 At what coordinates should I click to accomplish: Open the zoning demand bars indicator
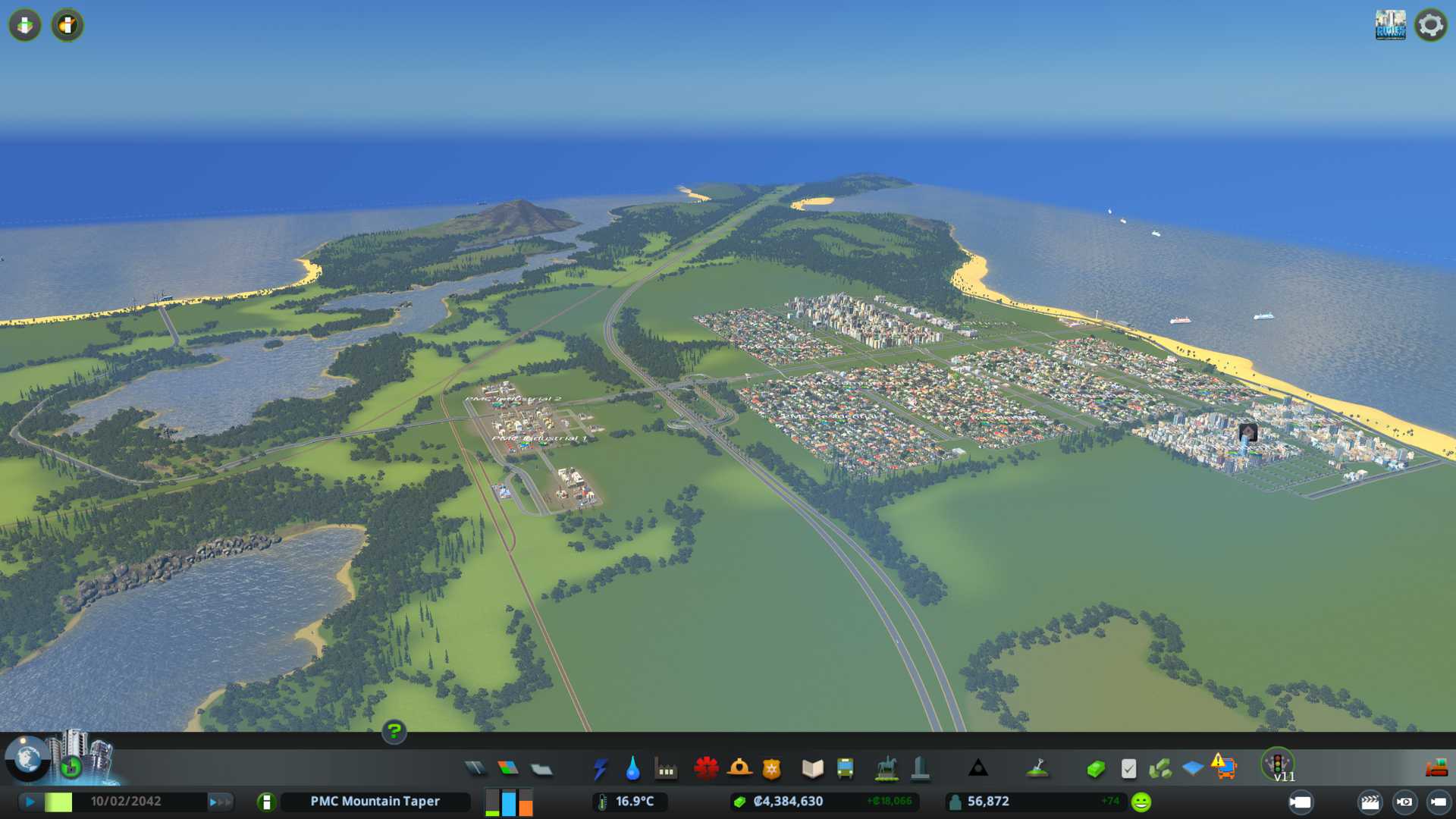(509, 802)
